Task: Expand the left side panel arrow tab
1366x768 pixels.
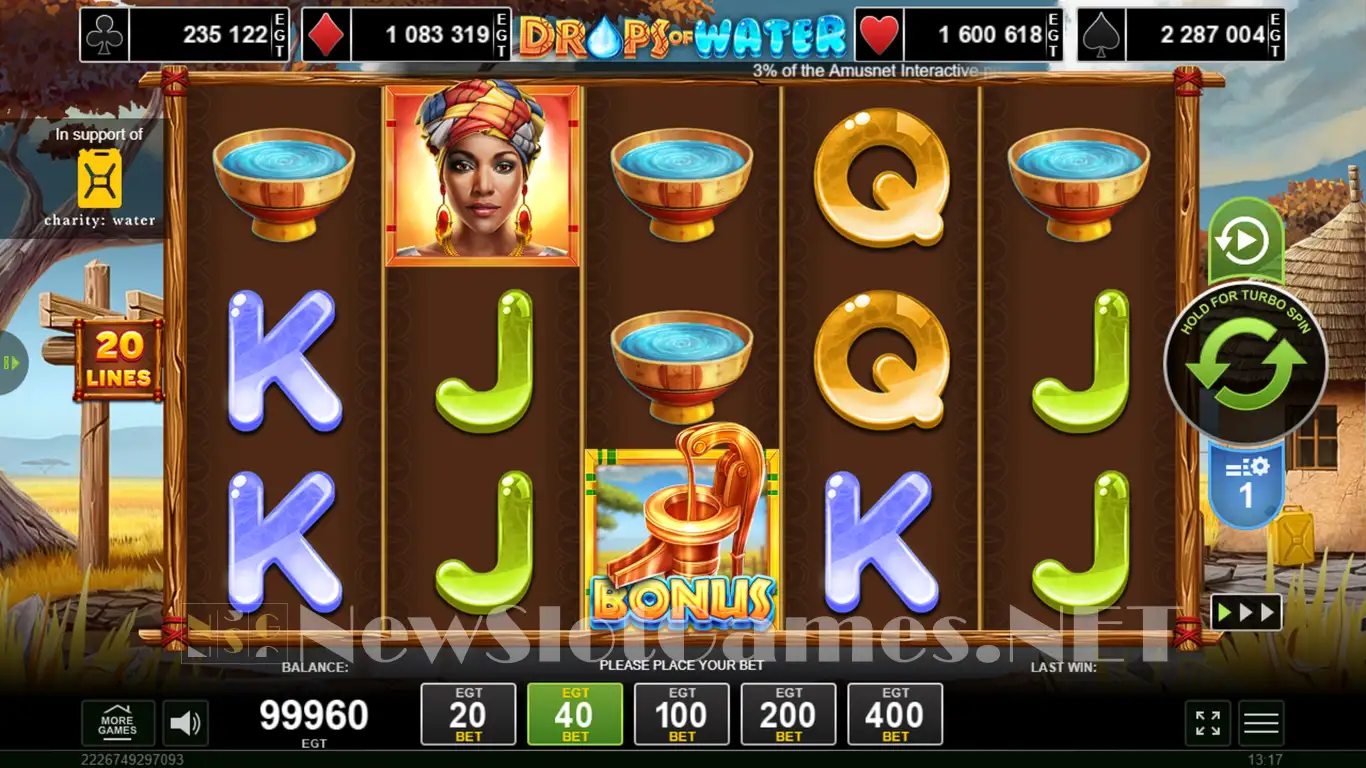Action: coord(12,362)
